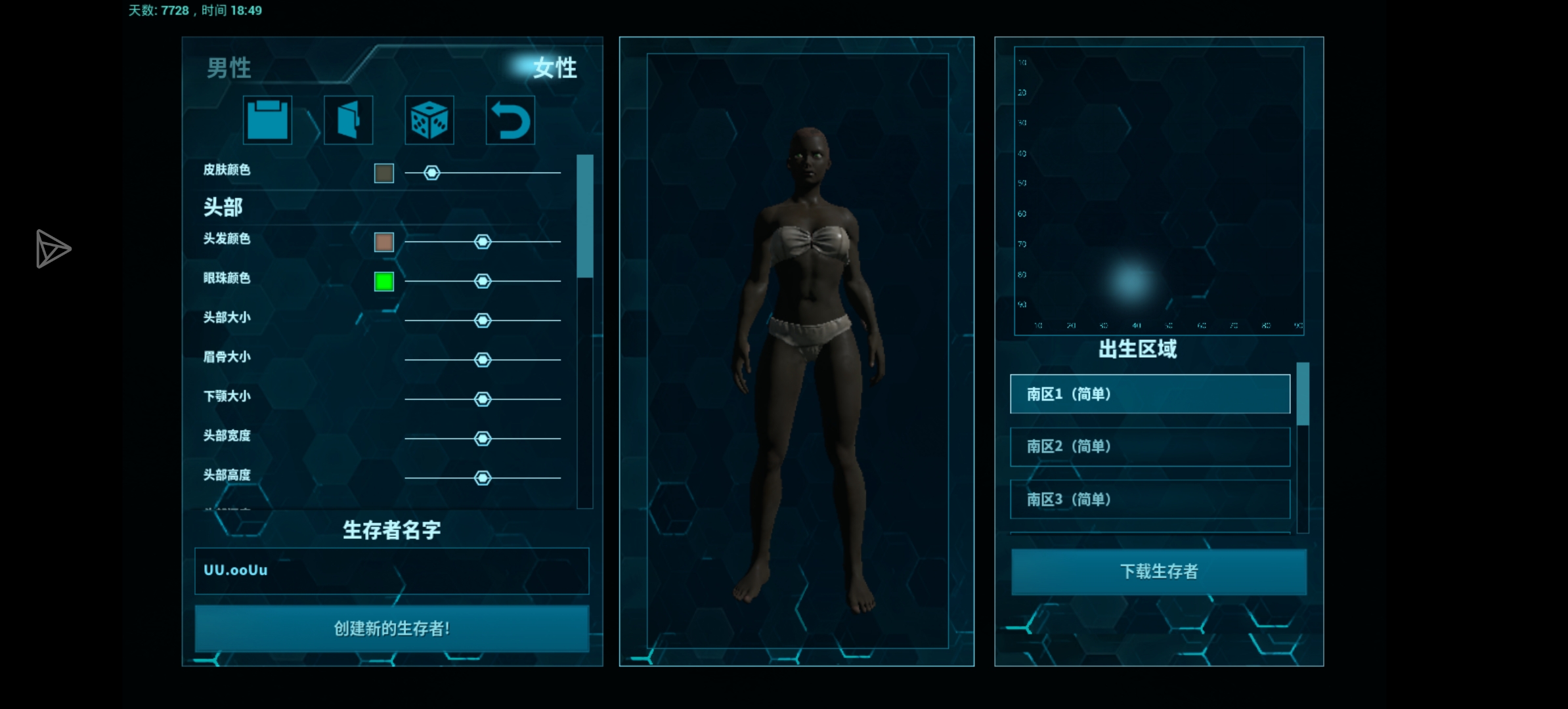
Task: Click the green eye color swatch
Action: (384, 282)
